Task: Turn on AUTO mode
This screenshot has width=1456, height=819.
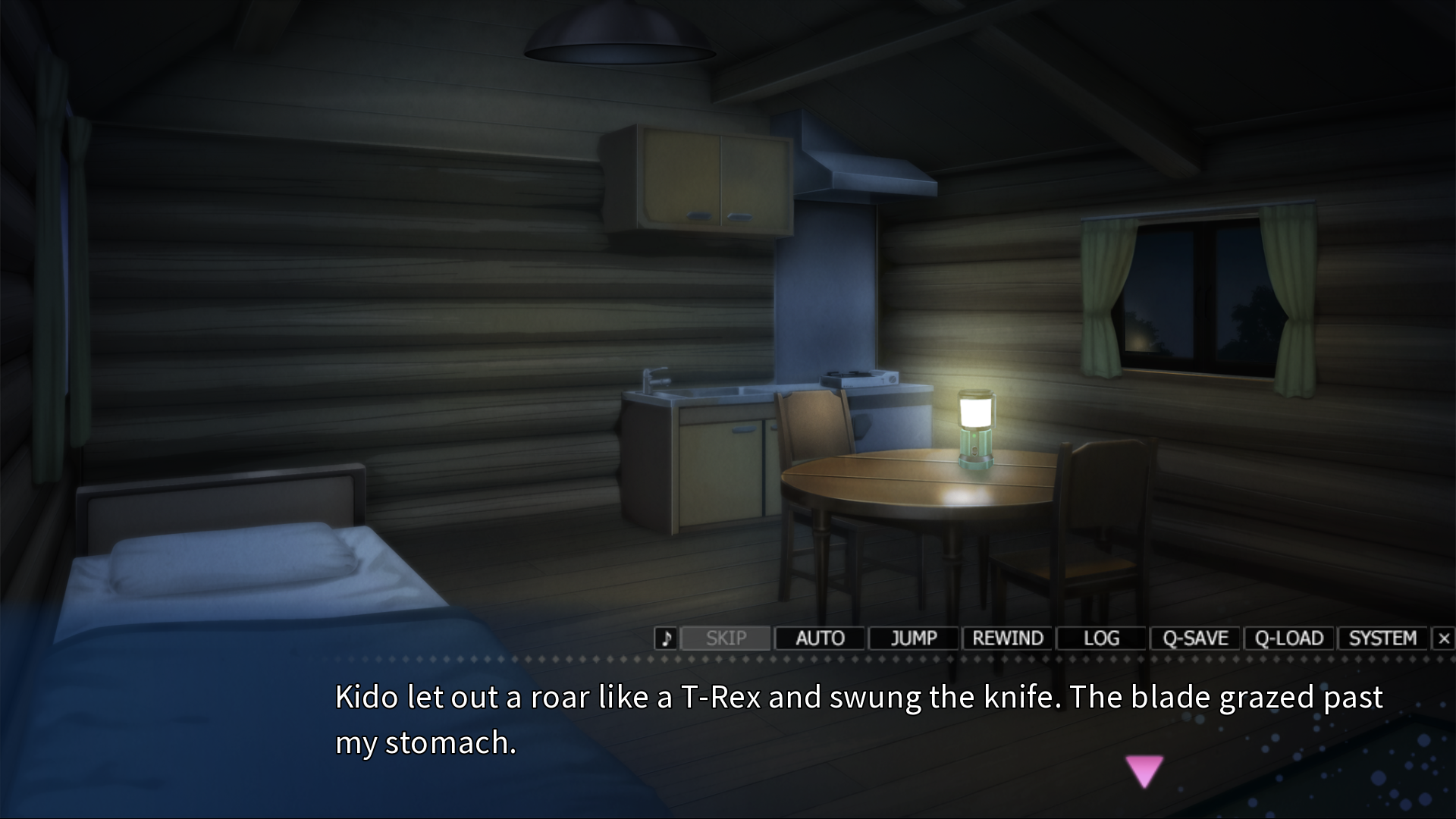Action: [820, 639]
